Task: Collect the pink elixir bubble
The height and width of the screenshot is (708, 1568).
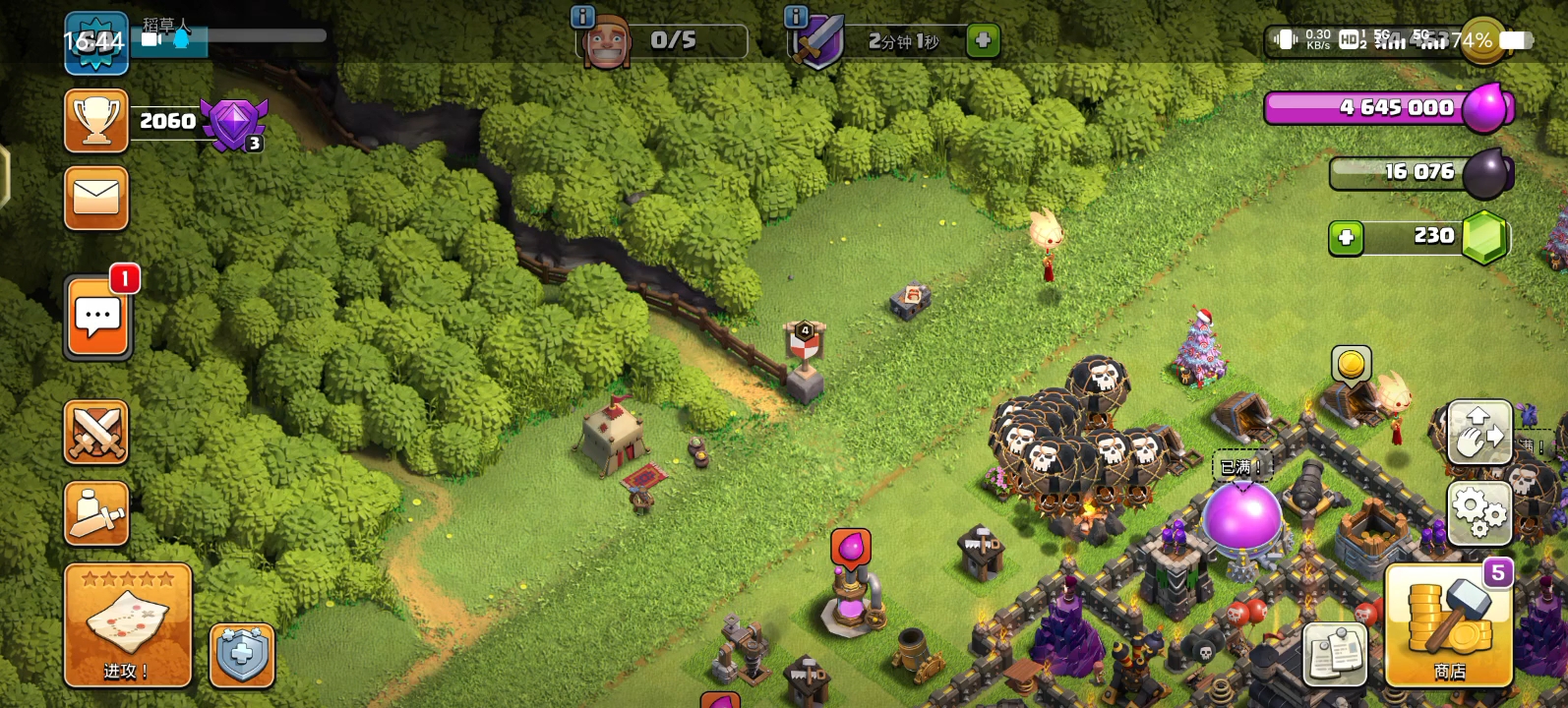Action: [x=850, y=548]
